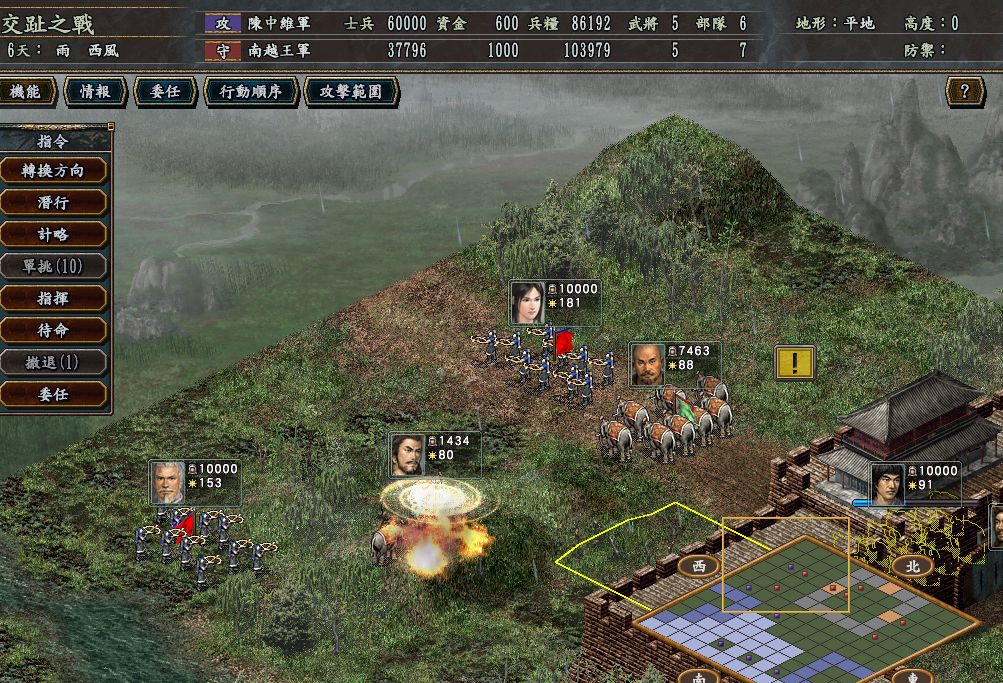Click the yellow exclamation mark alert icon
The height and width of the screenshot is (683, 1003).
point(795,362)
